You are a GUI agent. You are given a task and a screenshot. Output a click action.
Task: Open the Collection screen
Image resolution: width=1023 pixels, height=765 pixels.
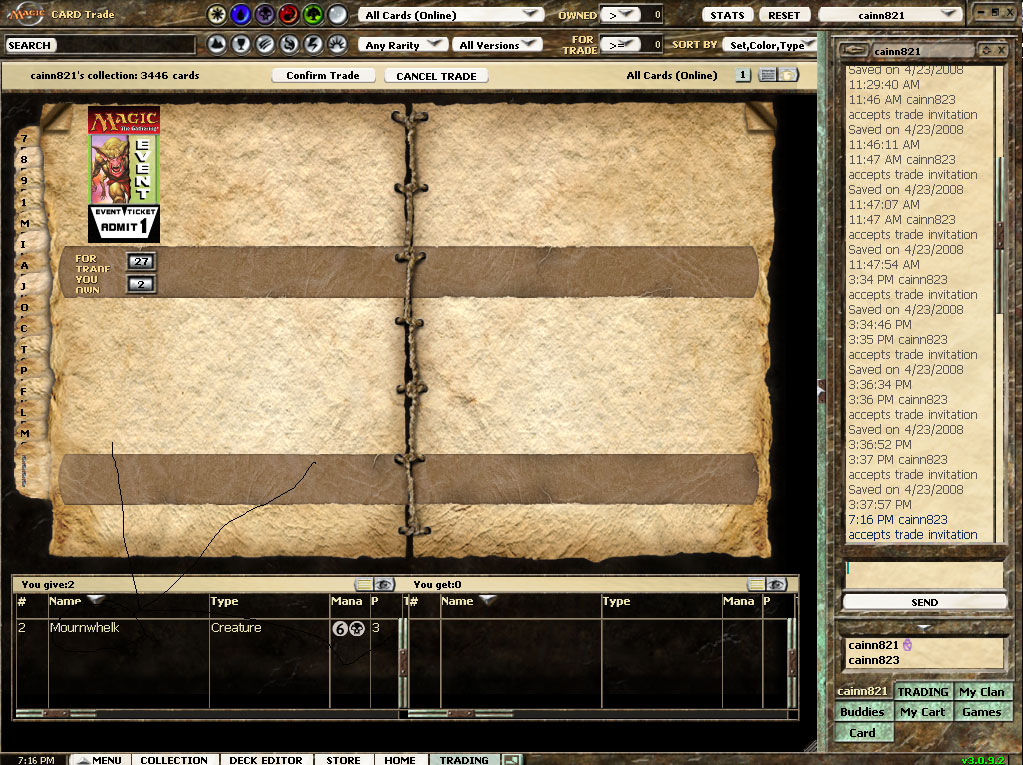point(174,760)
